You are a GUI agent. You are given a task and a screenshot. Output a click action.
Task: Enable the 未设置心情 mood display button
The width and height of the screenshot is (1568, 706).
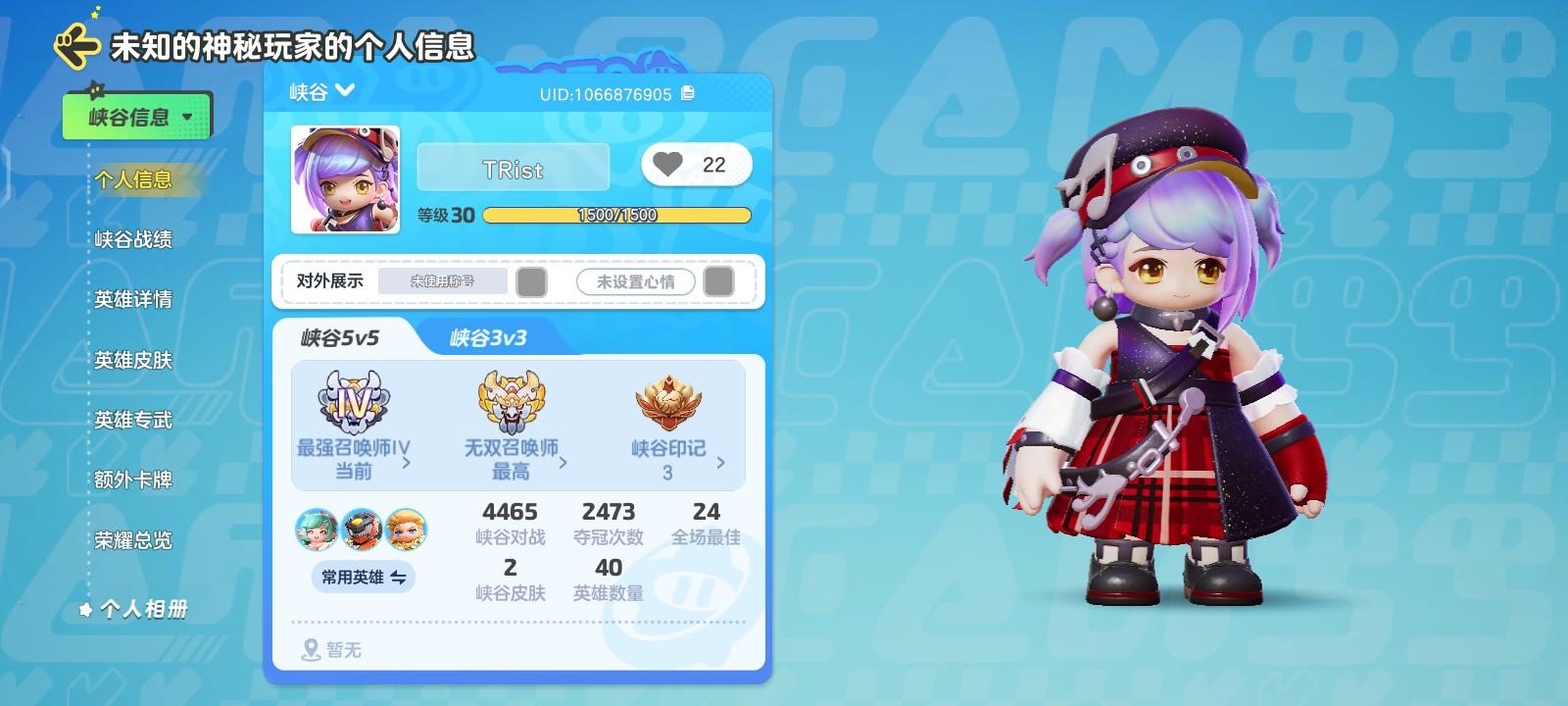tap(635, 281)
